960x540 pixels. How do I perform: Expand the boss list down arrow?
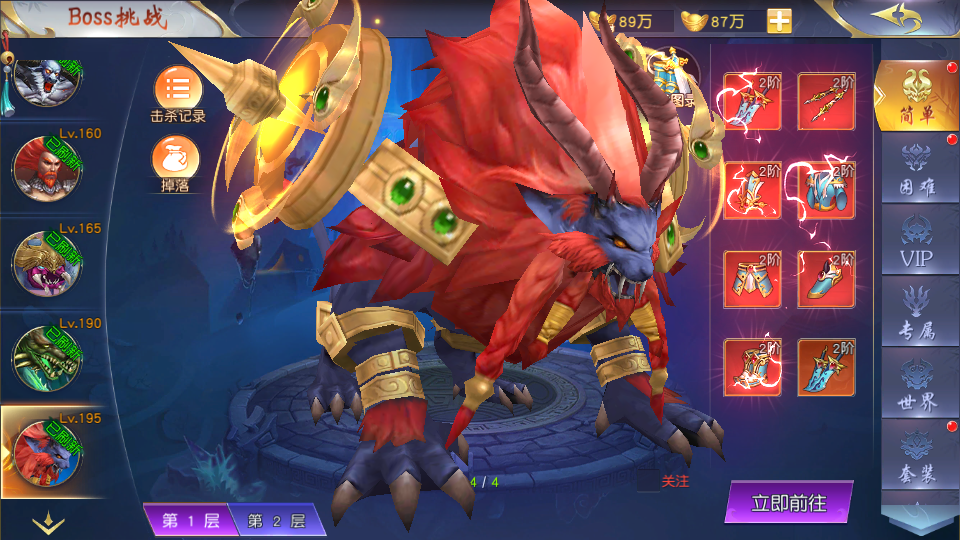(49, 521)
